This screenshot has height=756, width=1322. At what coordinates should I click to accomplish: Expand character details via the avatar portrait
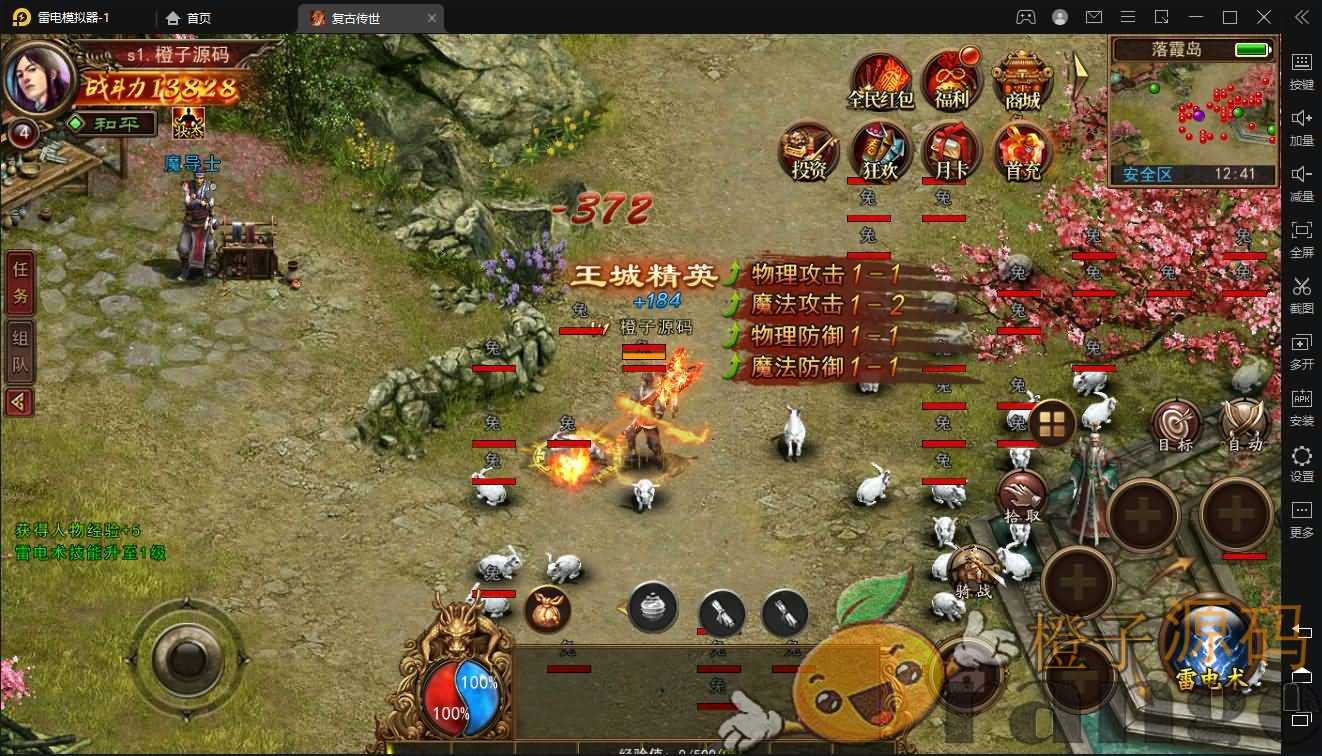[37, 79]
